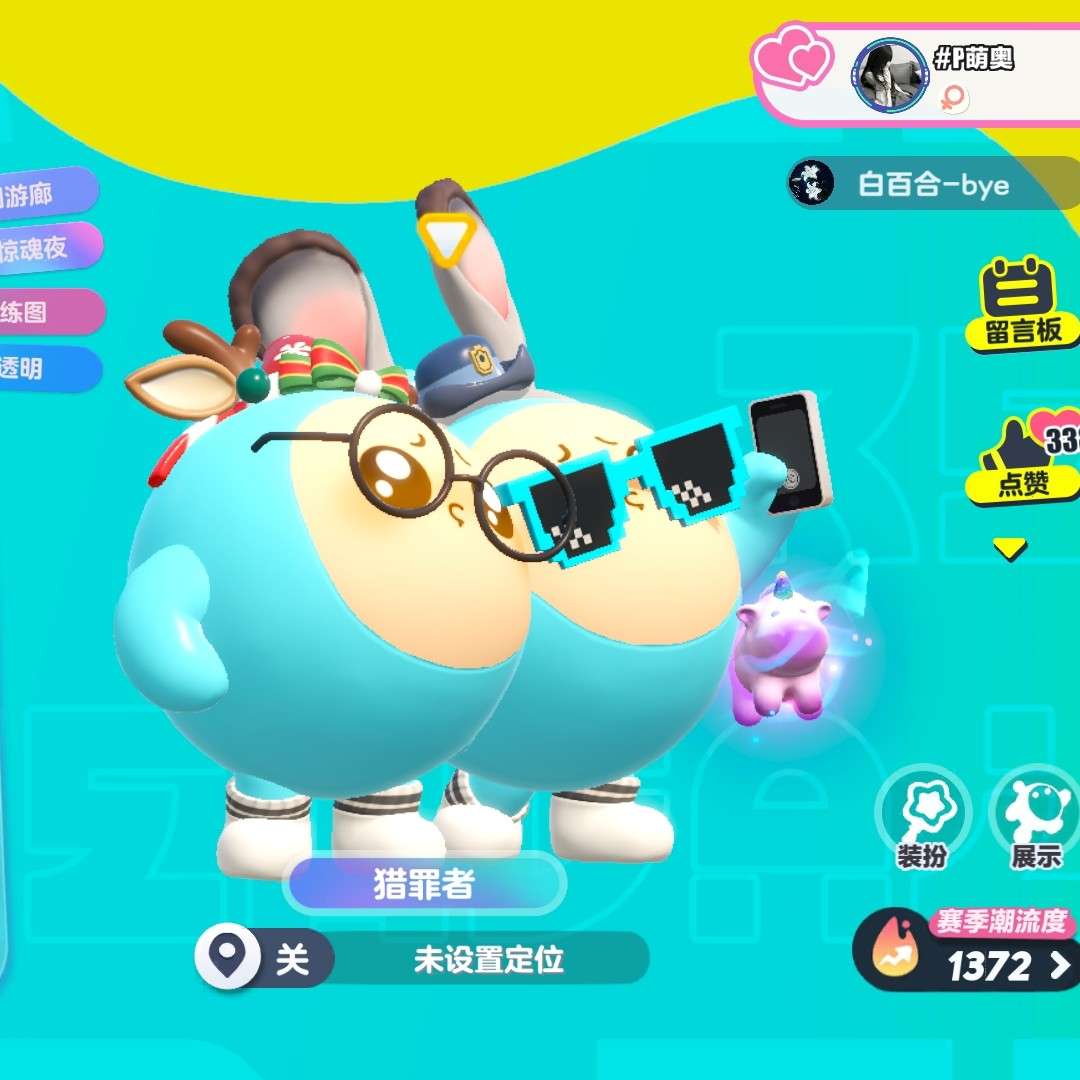Screen dimensions: 1080x1080
Task: Set location via 未设置定位 bar
Action: 489,960
